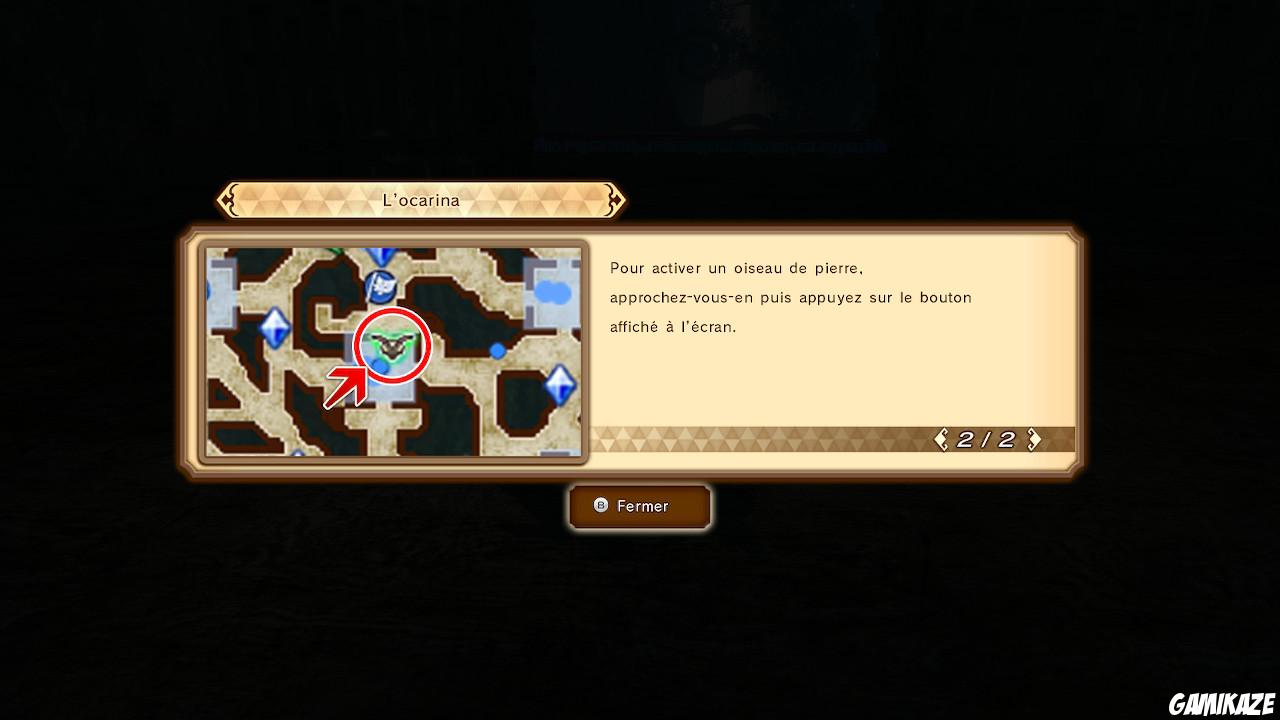Viewport: 1280px width, 720px height.
Task: Click the red circle highlighting the map location
Action: (x=393, y=345)
